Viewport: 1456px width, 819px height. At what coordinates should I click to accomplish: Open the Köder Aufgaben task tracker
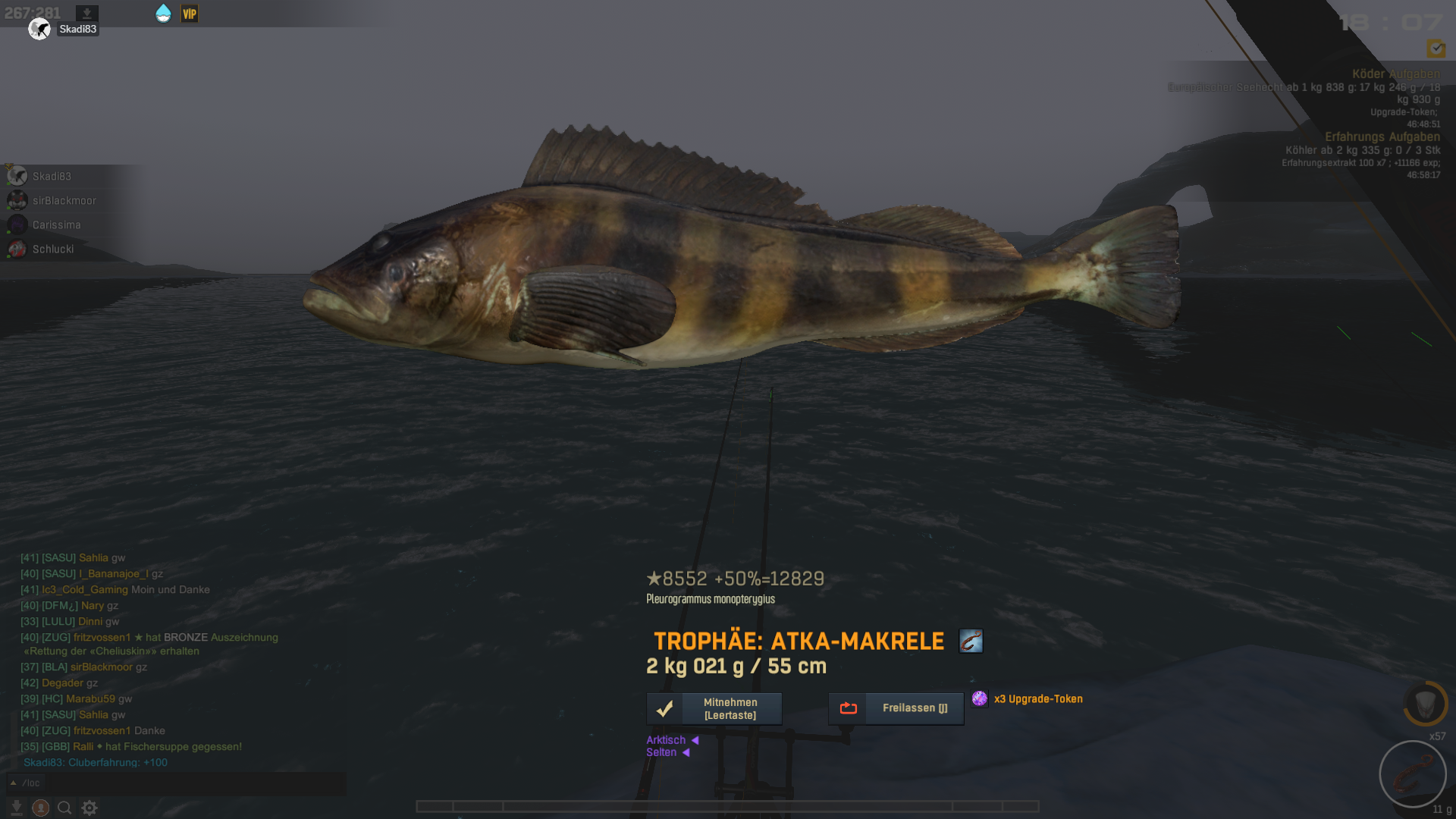(1395, 74)
